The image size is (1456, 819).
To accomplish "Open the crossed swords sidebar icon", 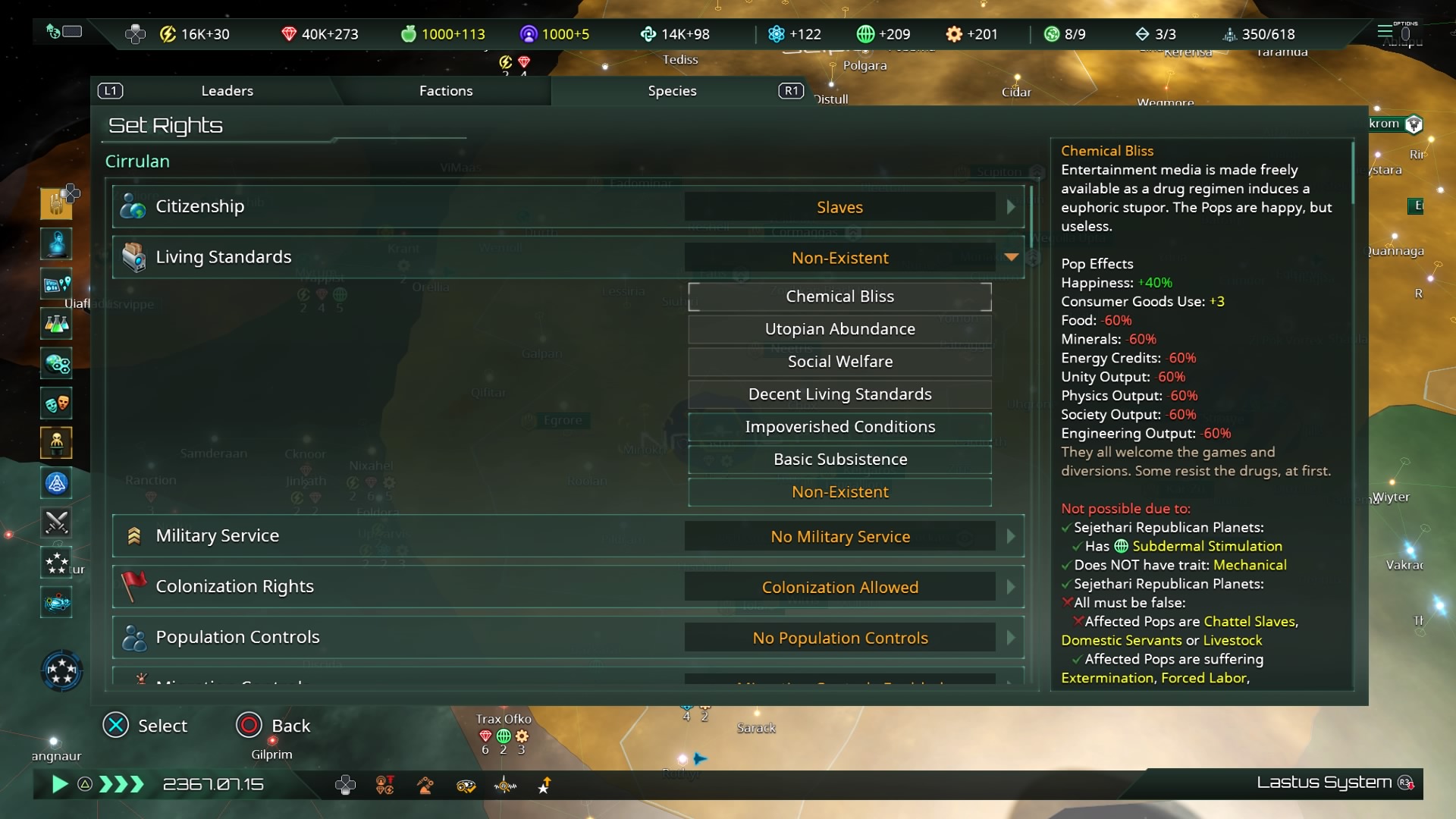I will pos(57,522).
